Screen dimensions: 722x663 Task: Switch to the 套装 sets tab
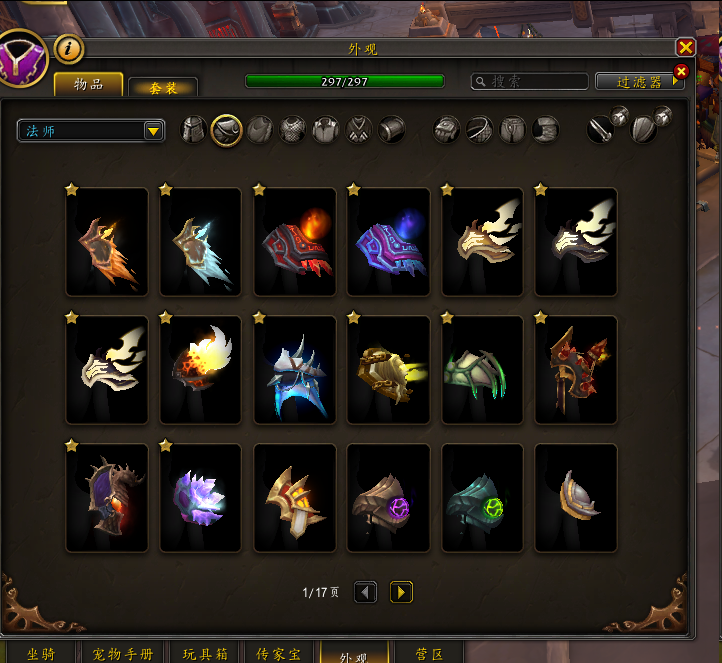162,87
